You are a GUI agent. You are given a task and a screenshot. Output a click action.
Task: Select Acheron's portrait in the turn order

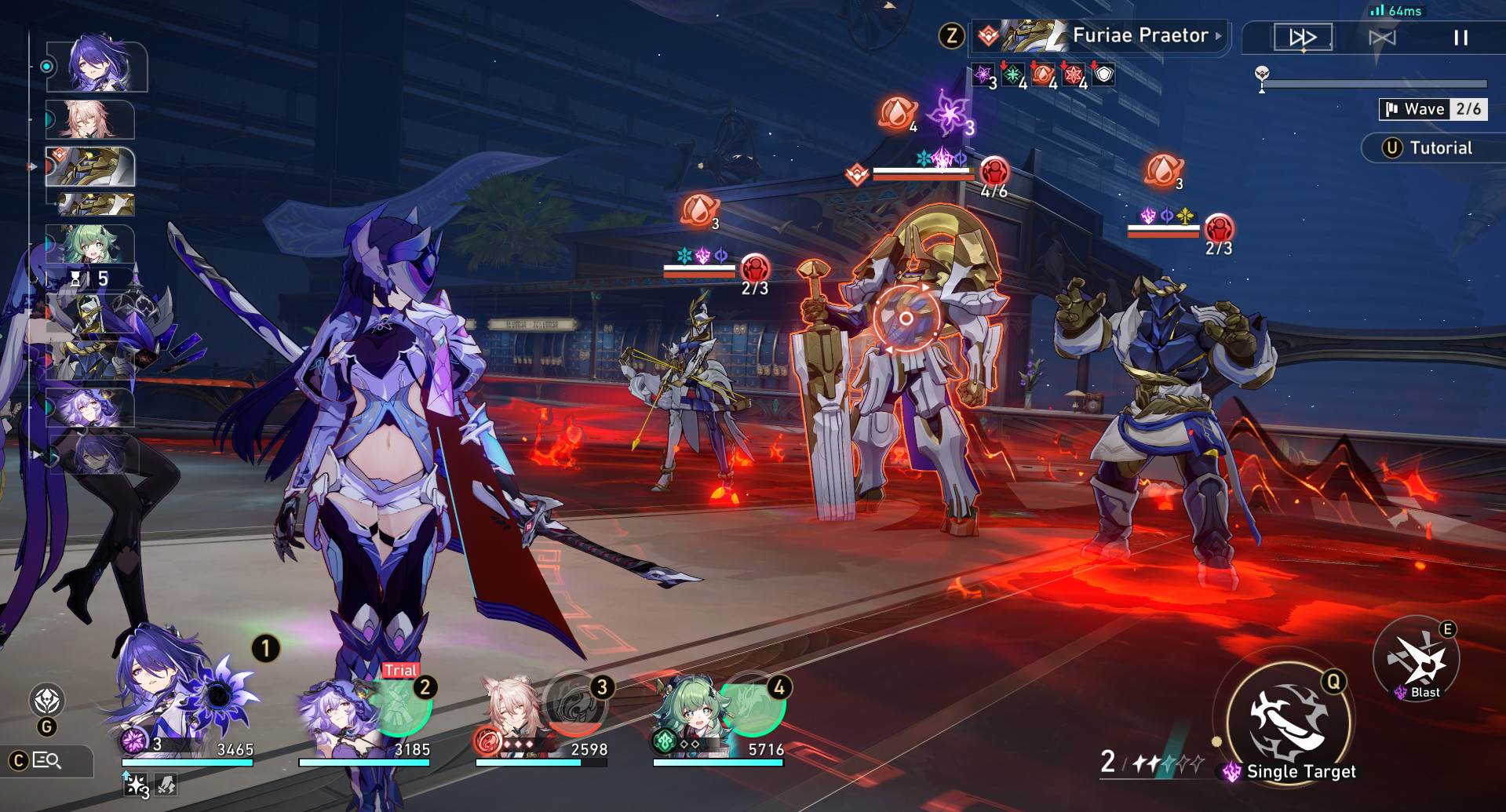94,67
